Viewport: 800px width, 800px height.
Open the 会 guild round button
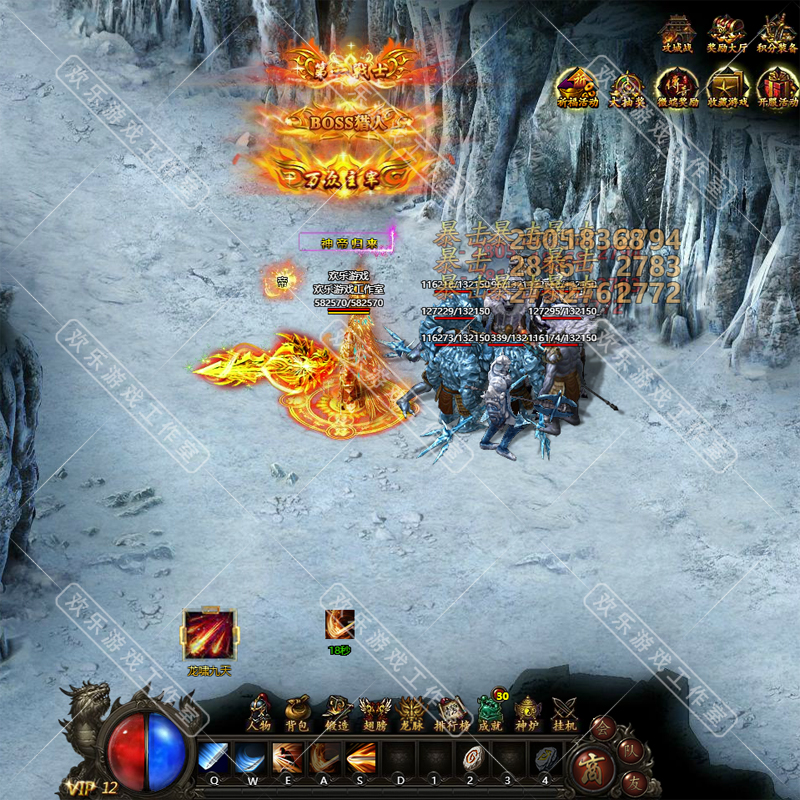(603, 727)
